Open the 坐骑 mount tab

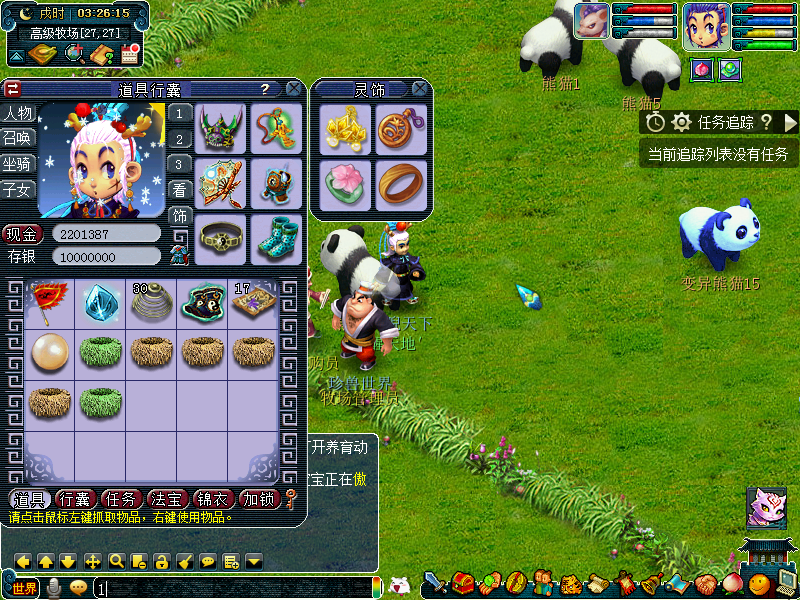click(x=18, y=163)
